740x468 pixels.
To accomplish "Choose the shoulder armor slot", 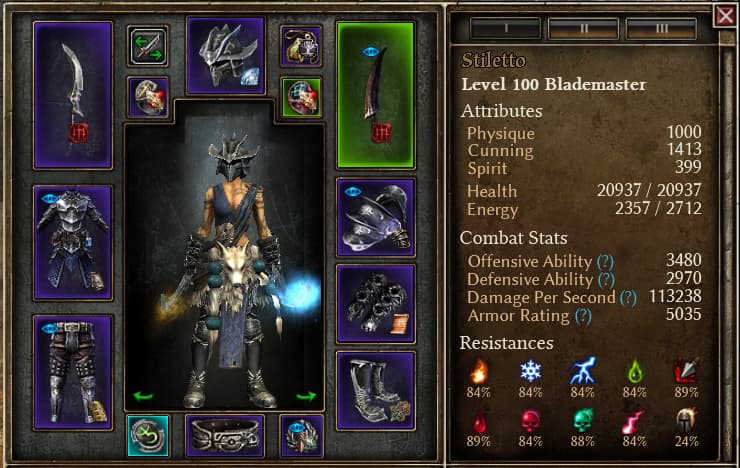I will pyautogui.click(x=375, y=217).
